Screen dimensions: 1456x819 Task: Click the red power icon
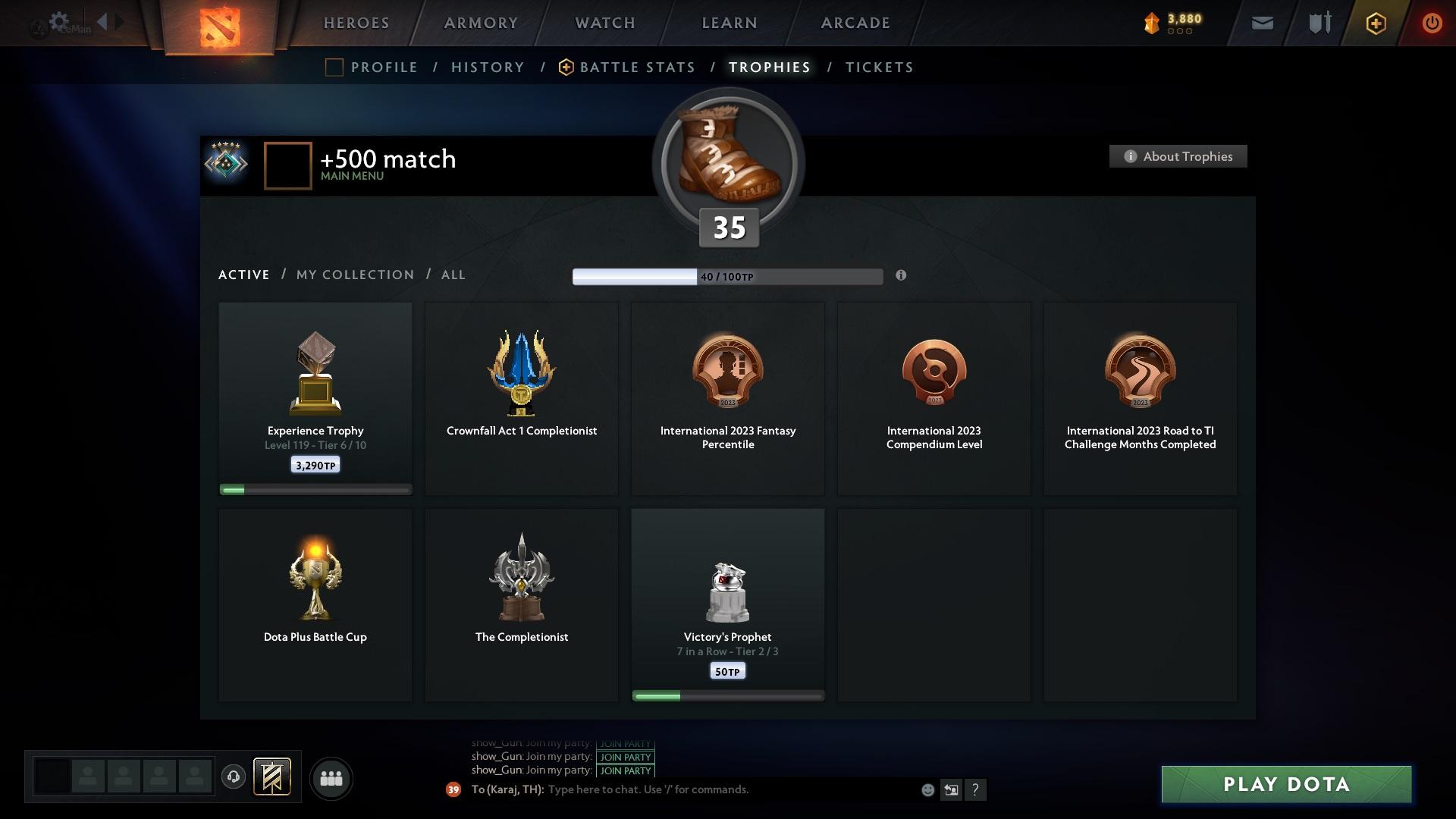[x=1432, y=23]
